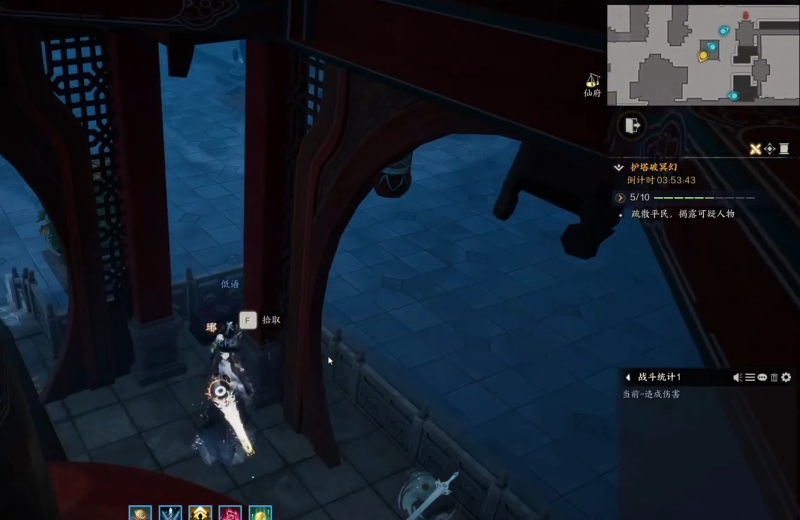Viewport: 800px width, 520px height.
Task: Select the crossed swords tracker icon
Action: tap(756, 149)
